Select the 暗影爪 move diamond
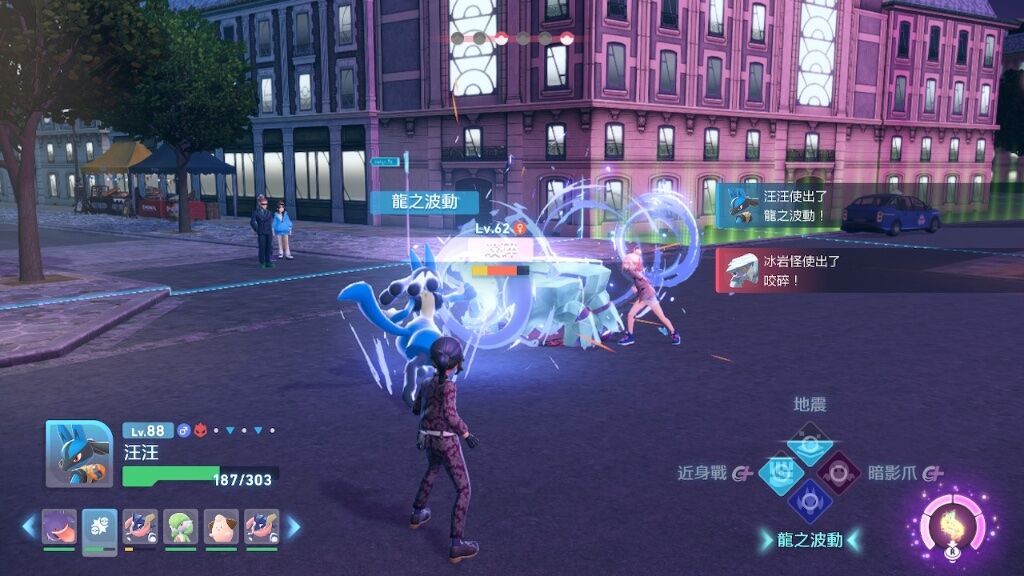This screenshot has height=576, width=1024. click(x=838, y=472)
